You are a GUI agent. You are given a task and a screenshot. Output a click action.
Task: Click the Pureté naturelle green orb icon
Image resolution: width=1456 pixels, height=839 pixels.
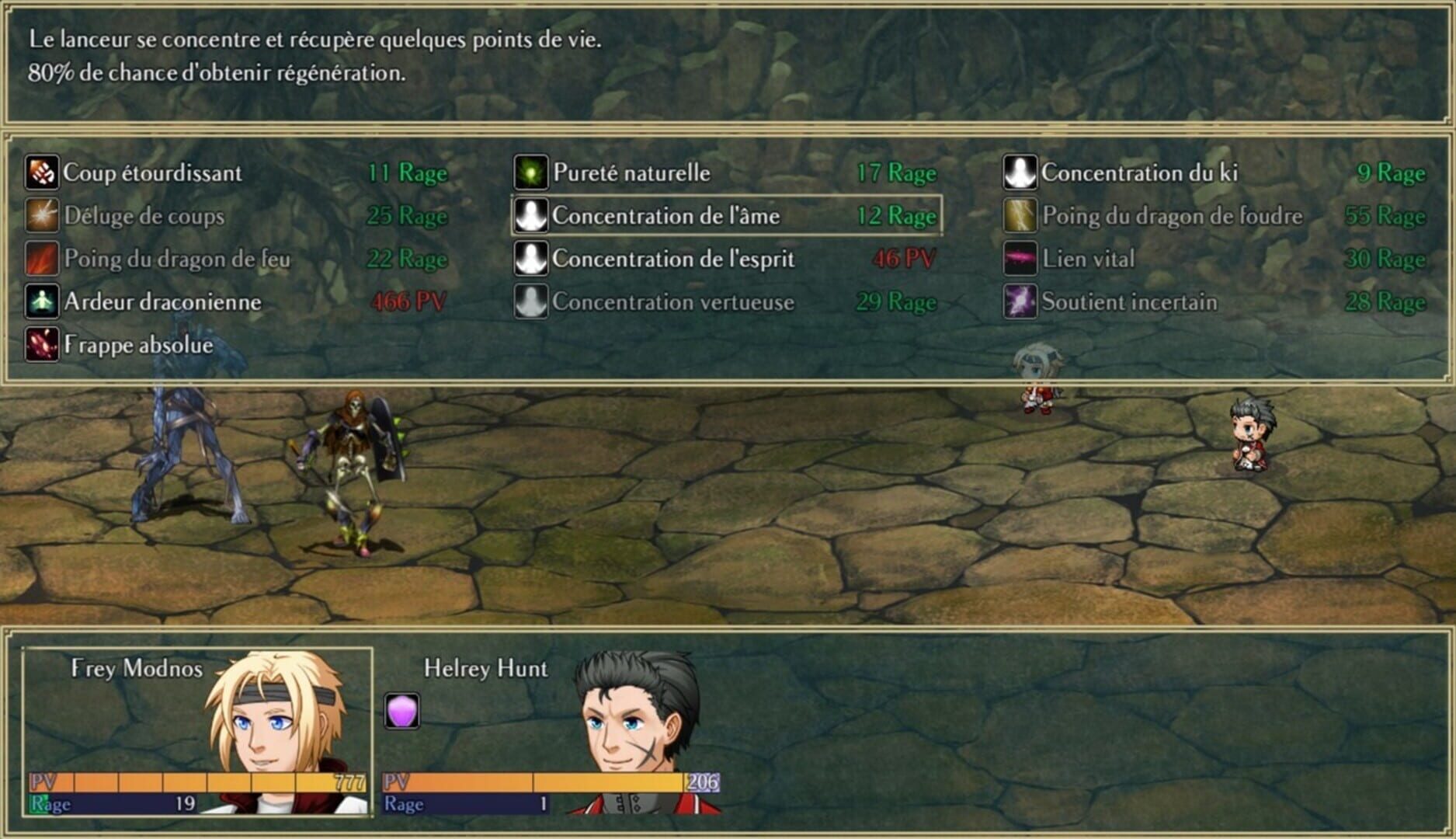[x=530, y=173]
